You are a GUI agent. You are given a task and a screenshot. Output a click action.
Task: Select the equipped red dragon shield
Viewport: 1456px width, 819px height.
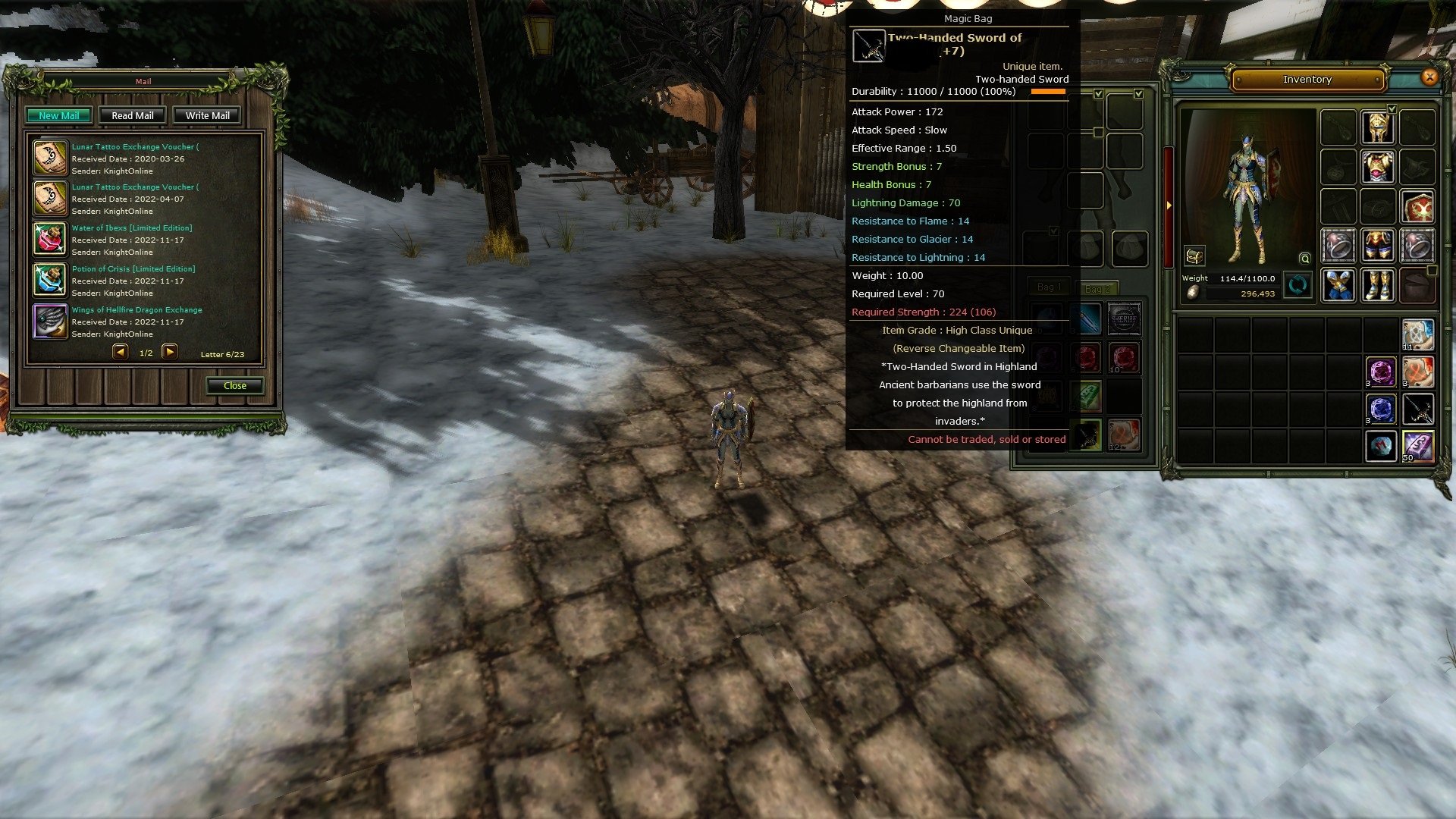1419,206
